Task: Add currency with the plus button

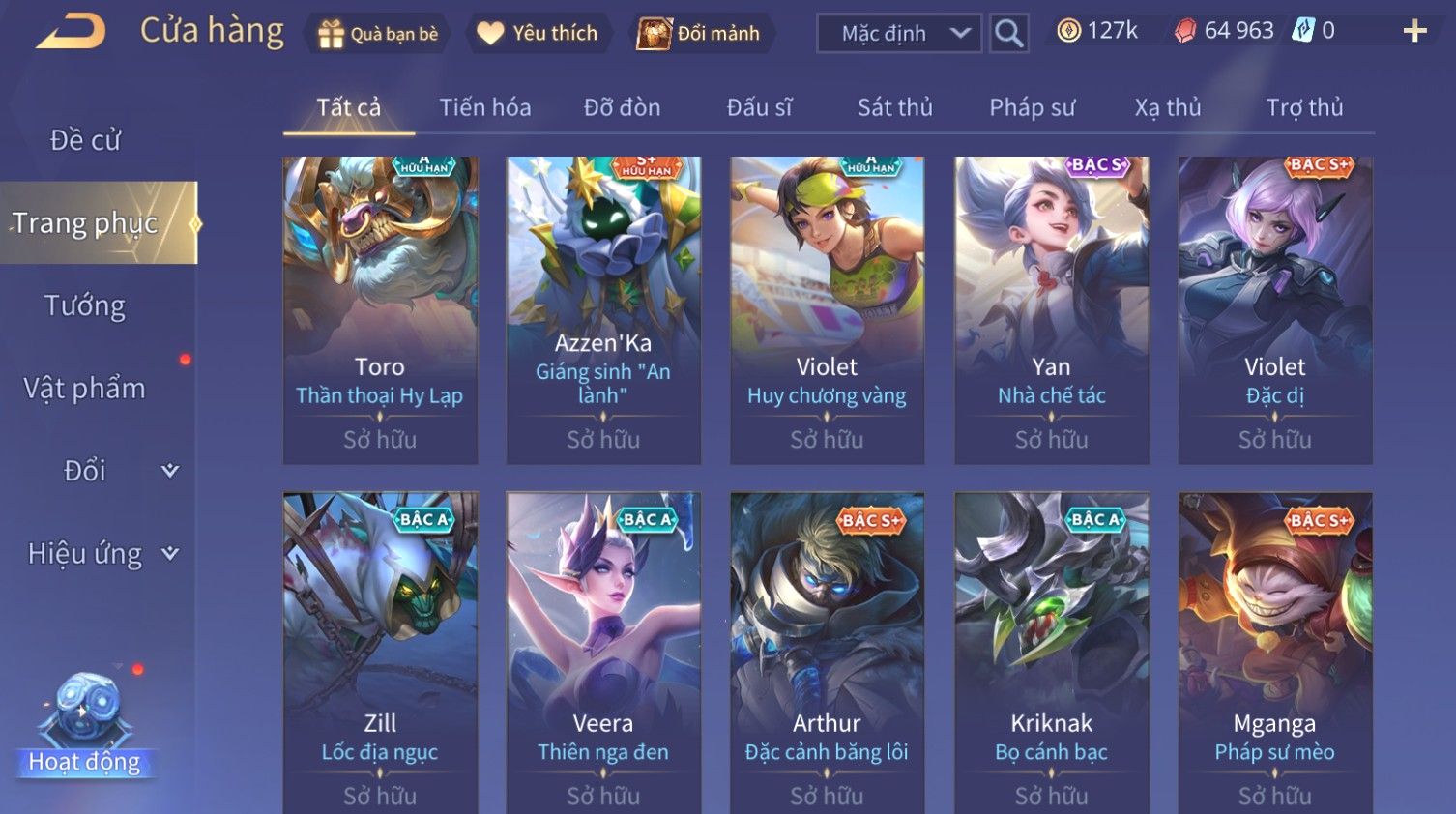Action: coord(1414,32)
